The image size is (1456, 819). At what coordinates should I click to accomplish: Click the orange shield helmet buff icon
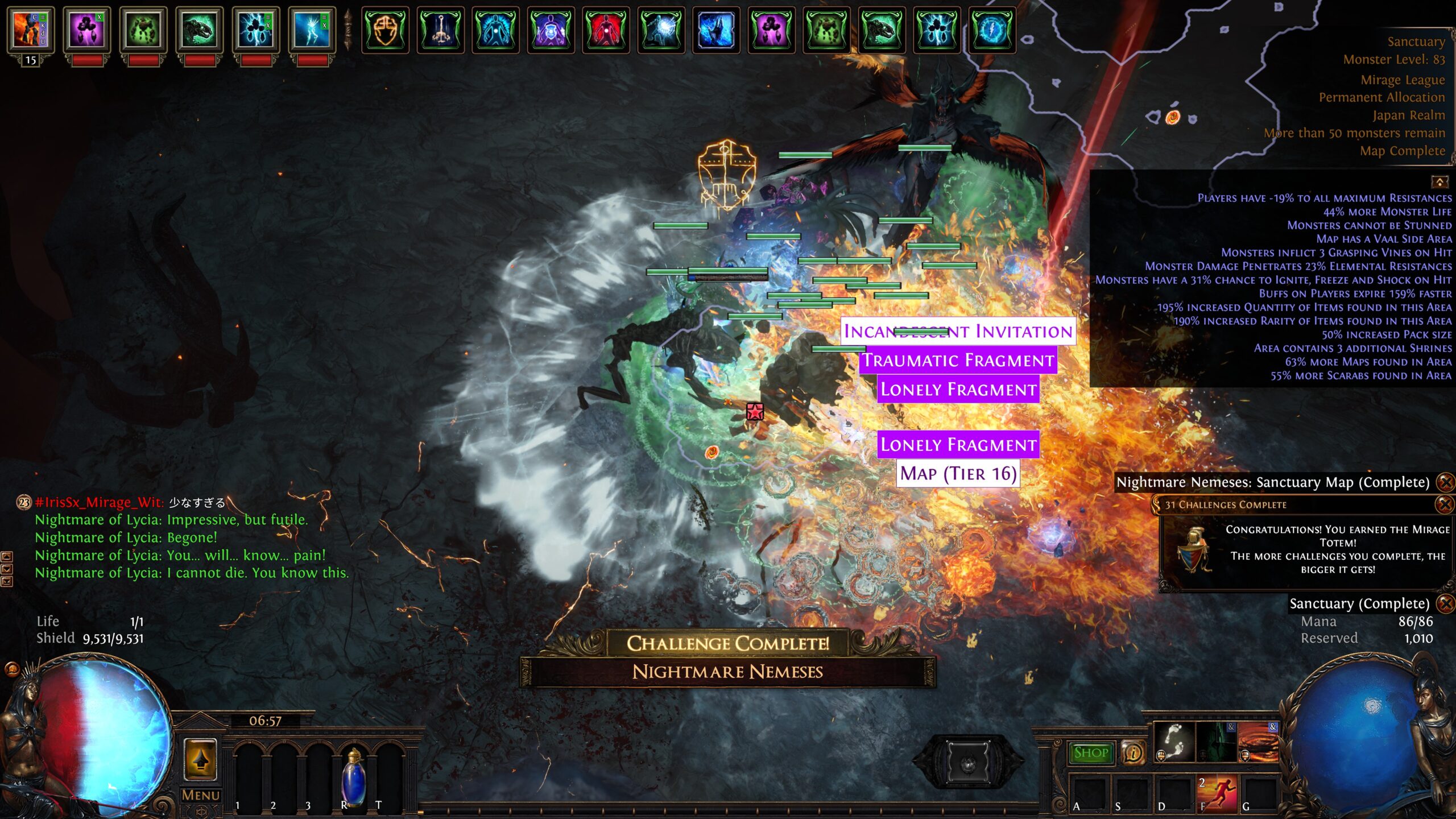(x=385, y=28)
